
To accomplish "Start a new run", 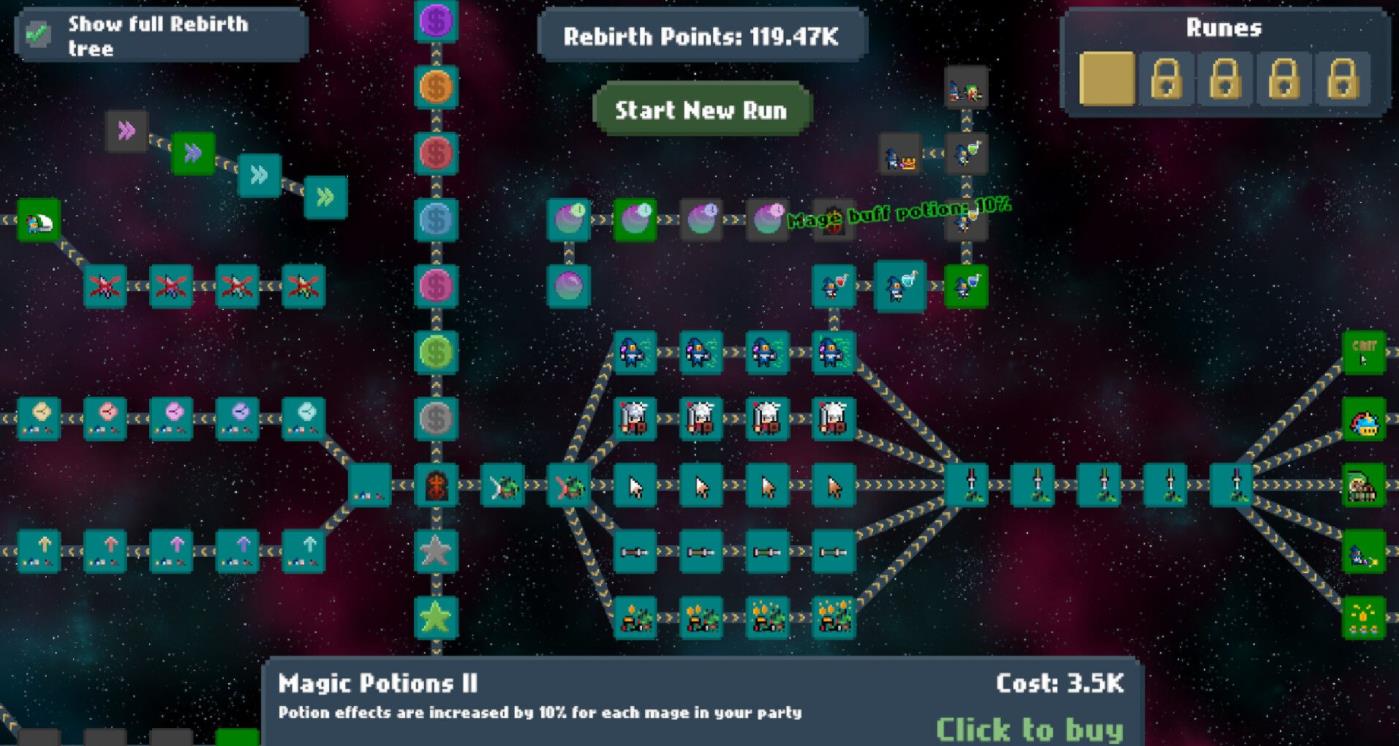I will click(x=701, y=110).
